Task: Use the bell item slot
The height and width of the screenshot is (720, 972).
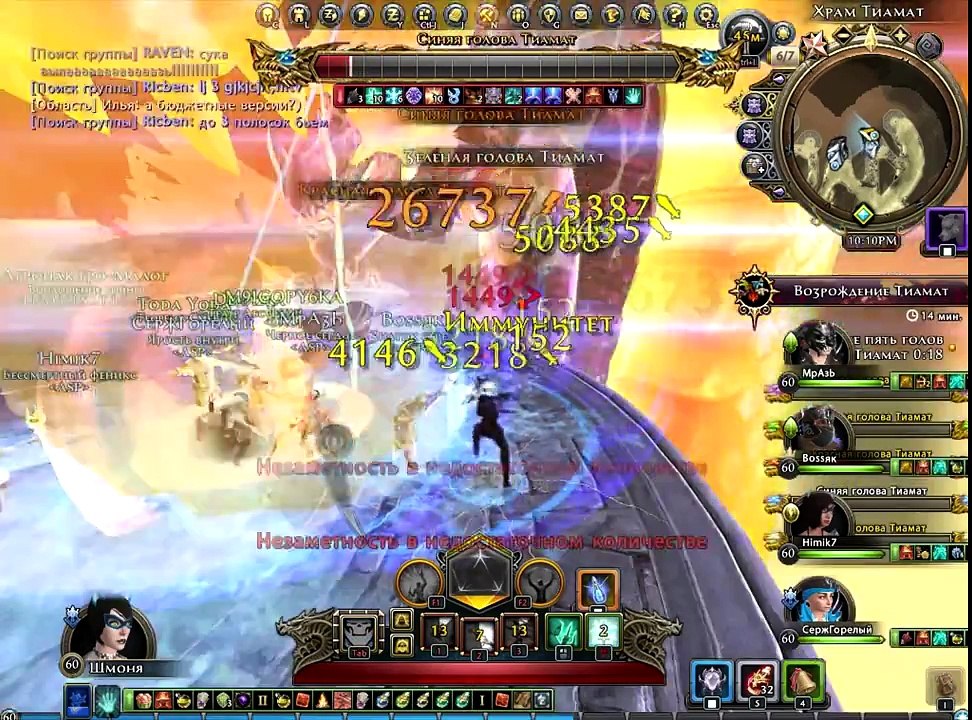Action: tap(802, 681)
